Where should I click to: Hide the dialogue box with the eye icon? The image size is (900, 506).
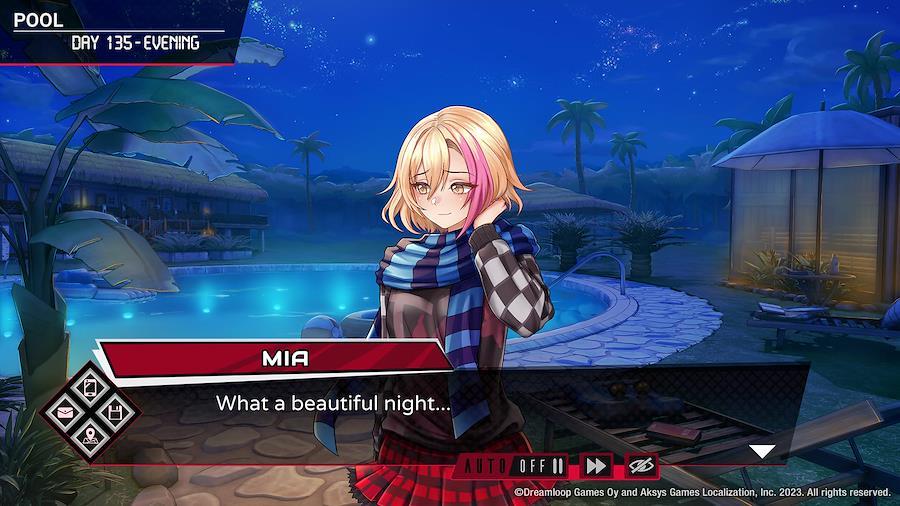[641, 466]
